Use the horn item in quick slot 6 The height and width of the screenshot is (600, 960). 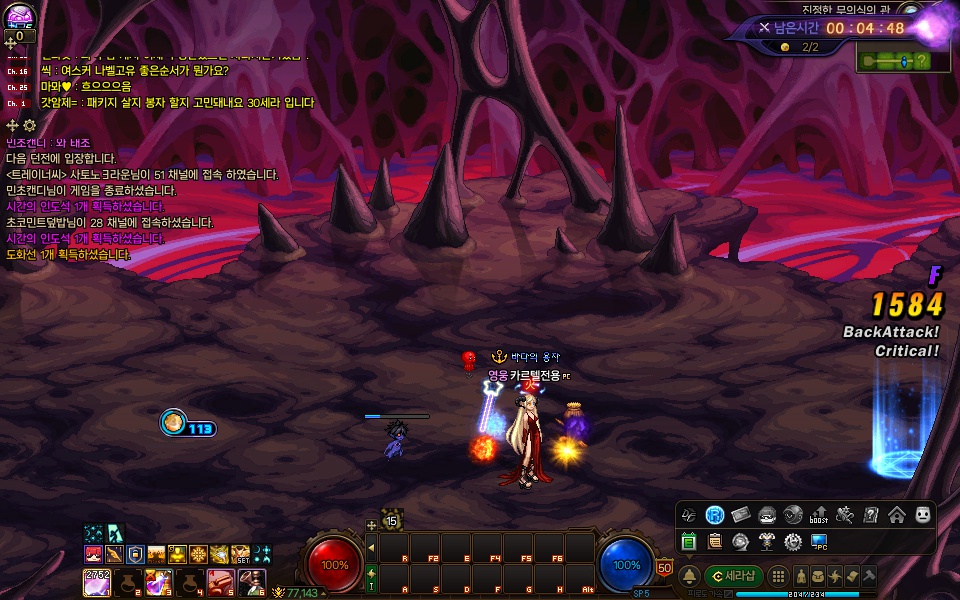(251, 581)
